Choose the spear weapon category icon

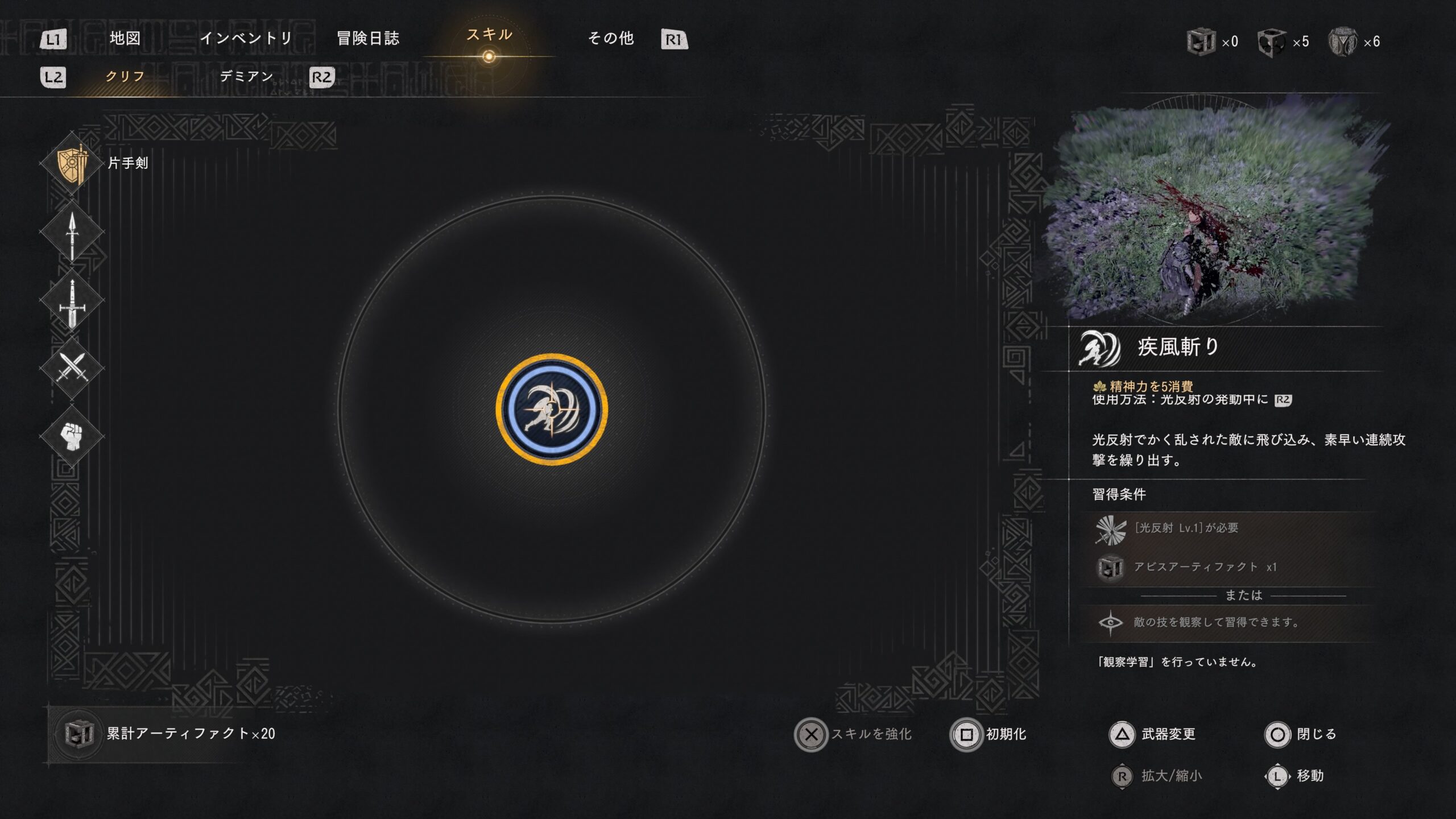[72, 233]
